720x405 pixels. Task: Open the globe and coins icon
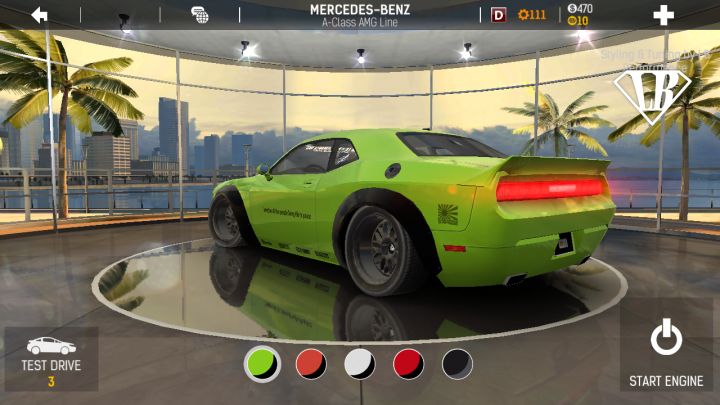pyautogui.click(x=199, y=15)
